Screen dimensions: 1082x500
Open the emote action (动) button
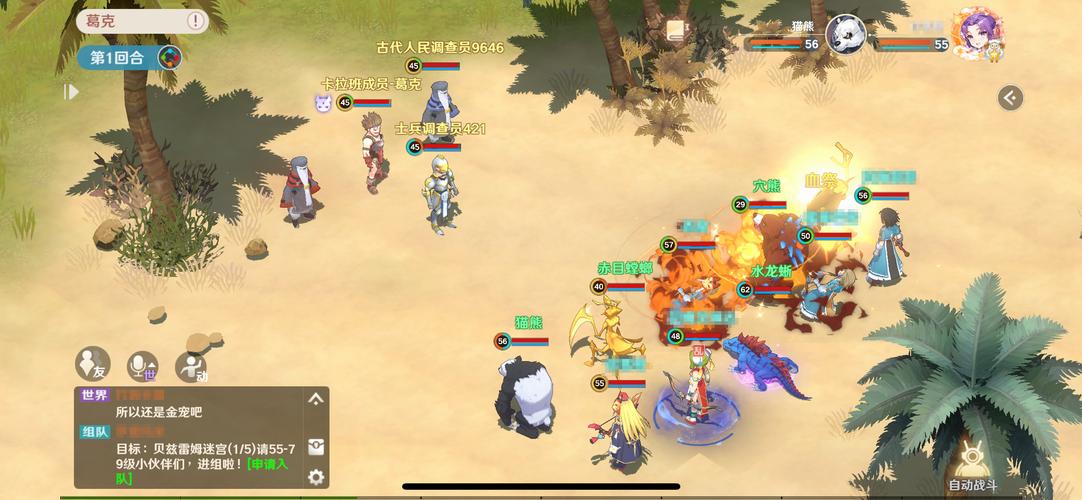click(191, 367)
